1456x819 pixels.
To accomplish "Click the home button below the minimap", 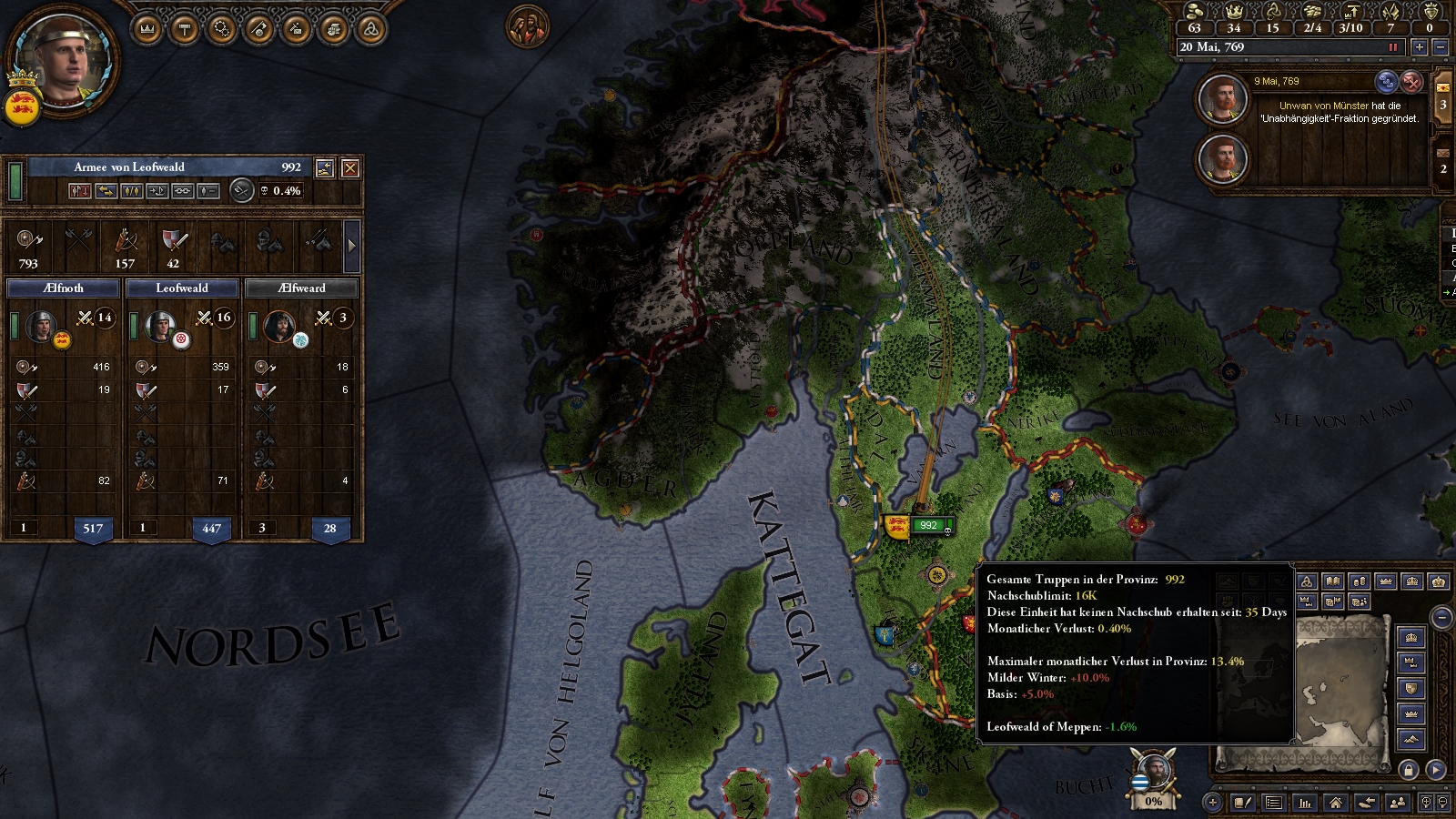I will pos(1335,803).
